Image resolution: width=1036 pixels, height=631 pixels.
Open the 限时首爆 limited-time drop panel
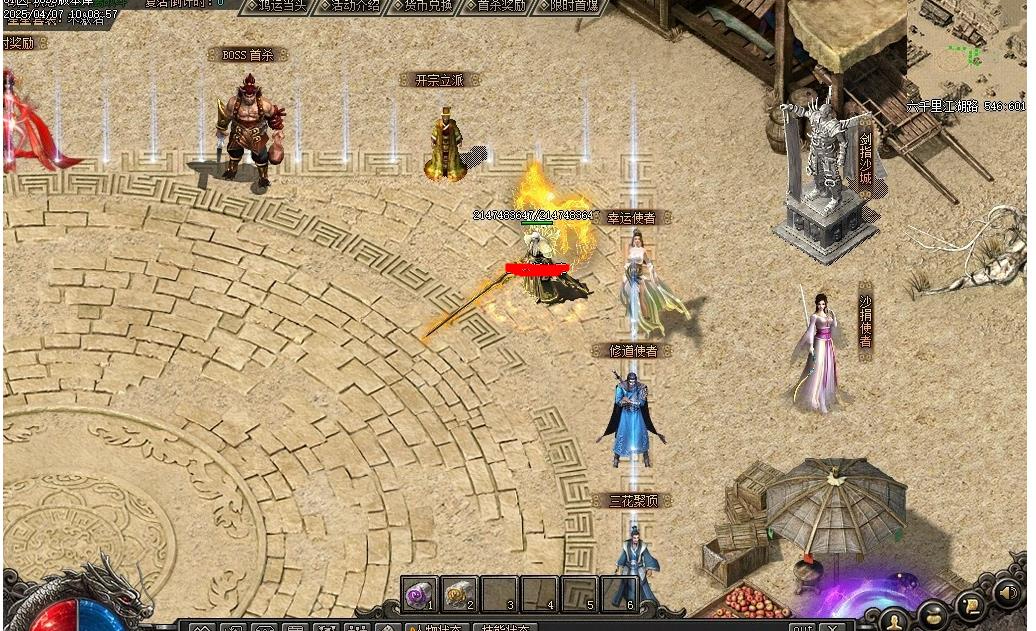569,6
